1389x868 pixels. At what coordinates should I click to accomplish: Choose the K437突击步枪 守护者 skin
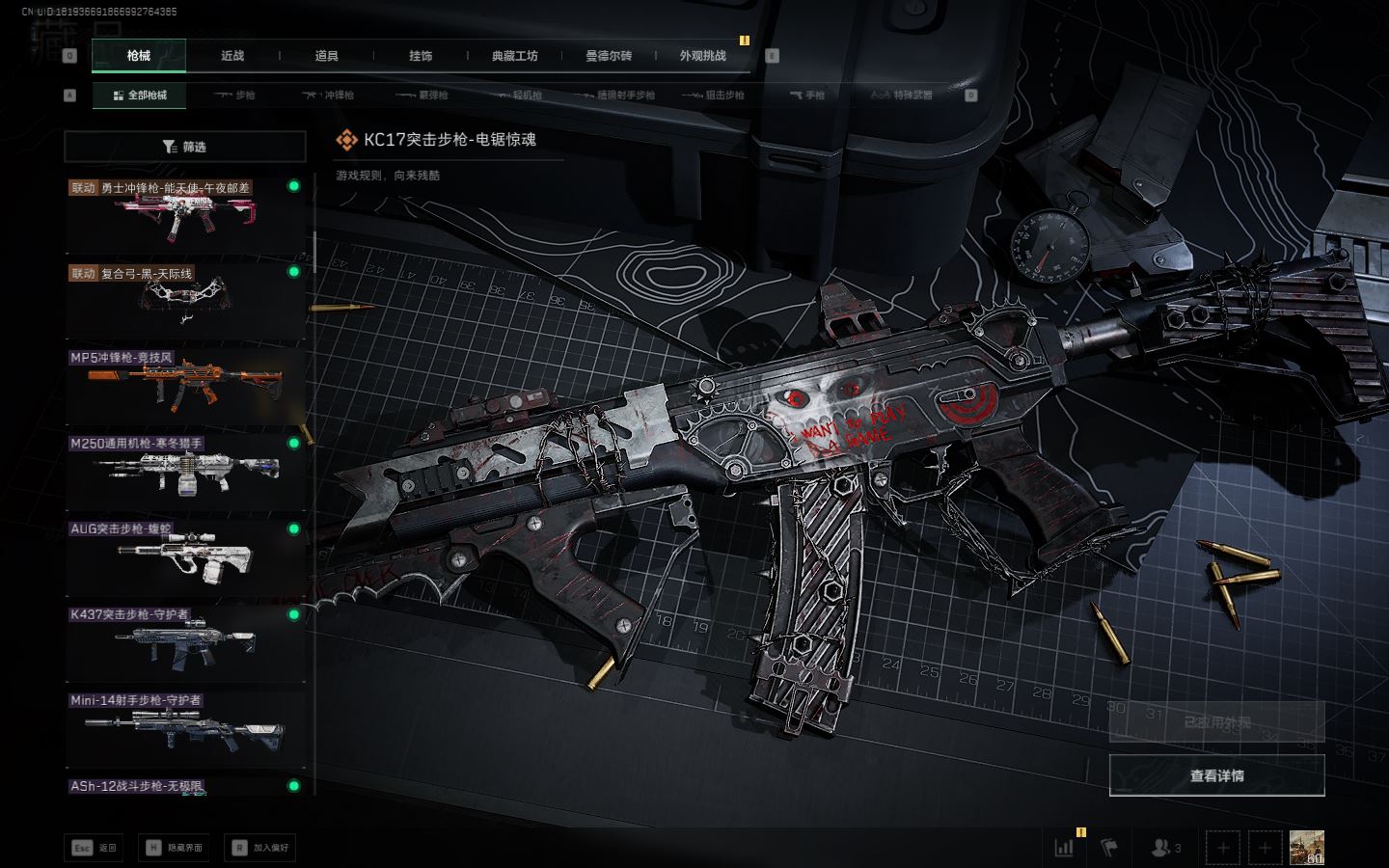[x=184, y=642]
